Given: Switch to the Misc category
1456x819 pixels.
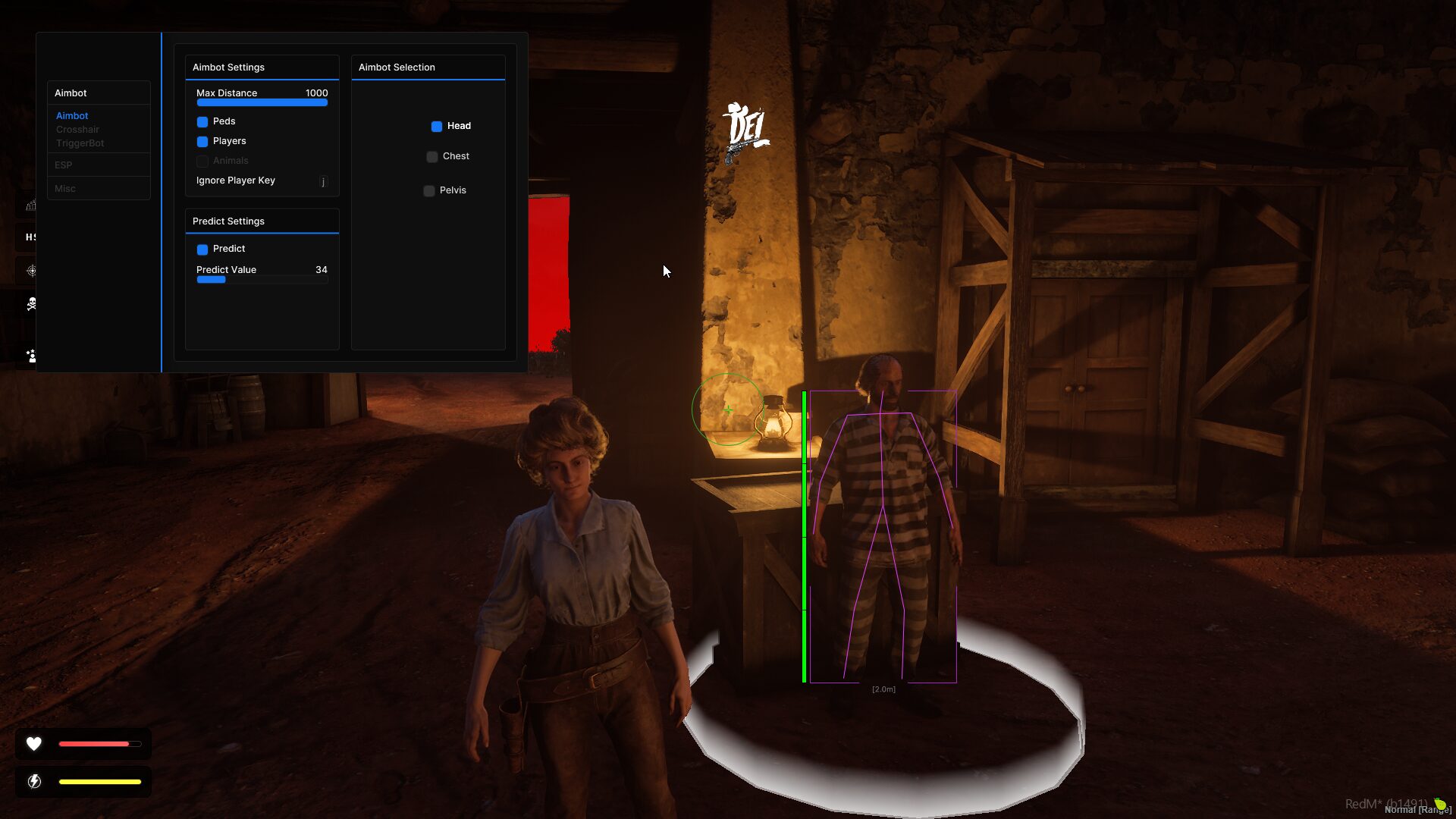Looking at the screenshot, I should [x=65, y=189].
